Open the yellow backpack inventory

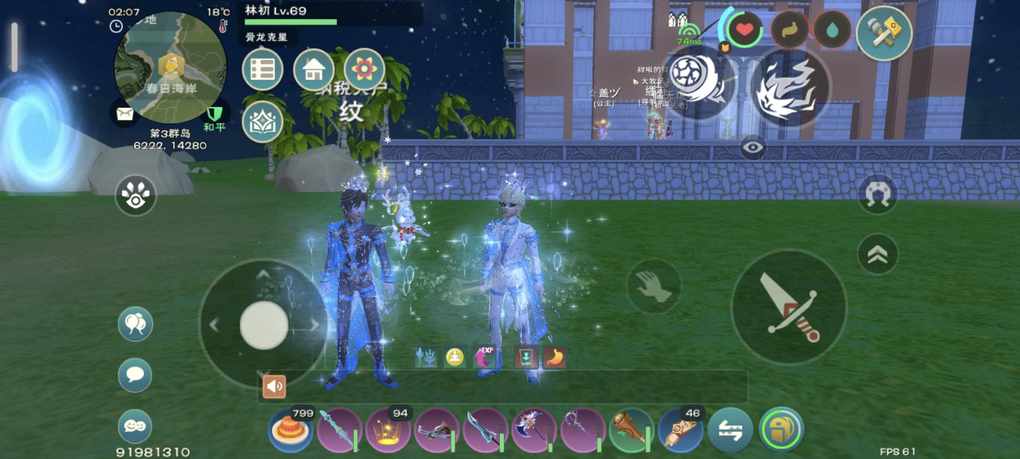pos(781,431)
